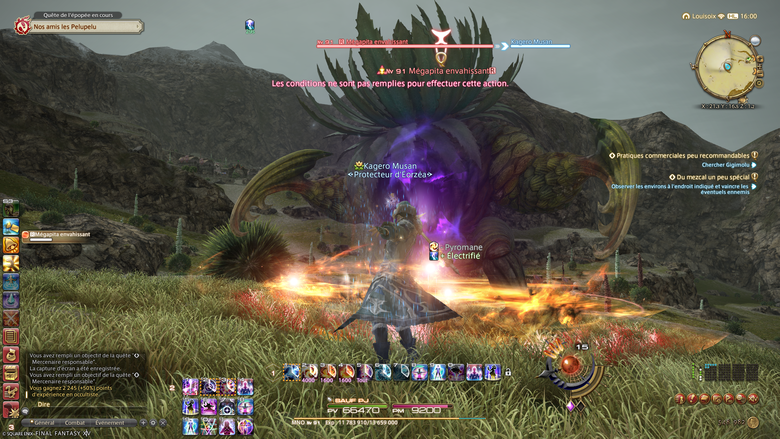Select quest "Pratiques commerciales peu recommandables"
The width and height of the screenshot is (780, 439).
682,155
